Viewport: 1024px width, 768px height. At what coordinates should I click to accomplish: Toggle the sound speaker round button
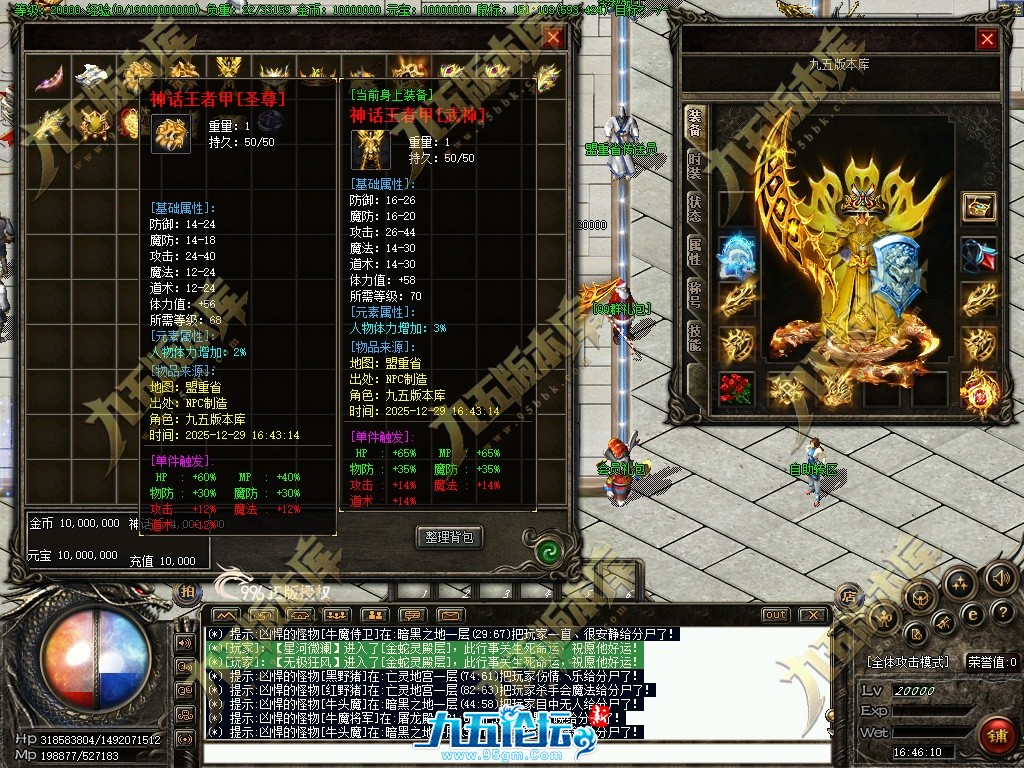(x=1001, y=577)
